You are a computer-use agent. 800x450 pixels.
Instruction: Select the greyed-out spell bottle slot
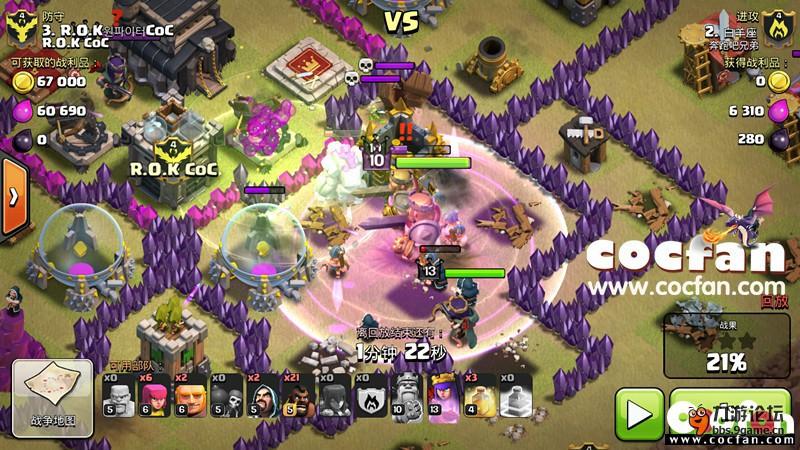click(515, 396)
